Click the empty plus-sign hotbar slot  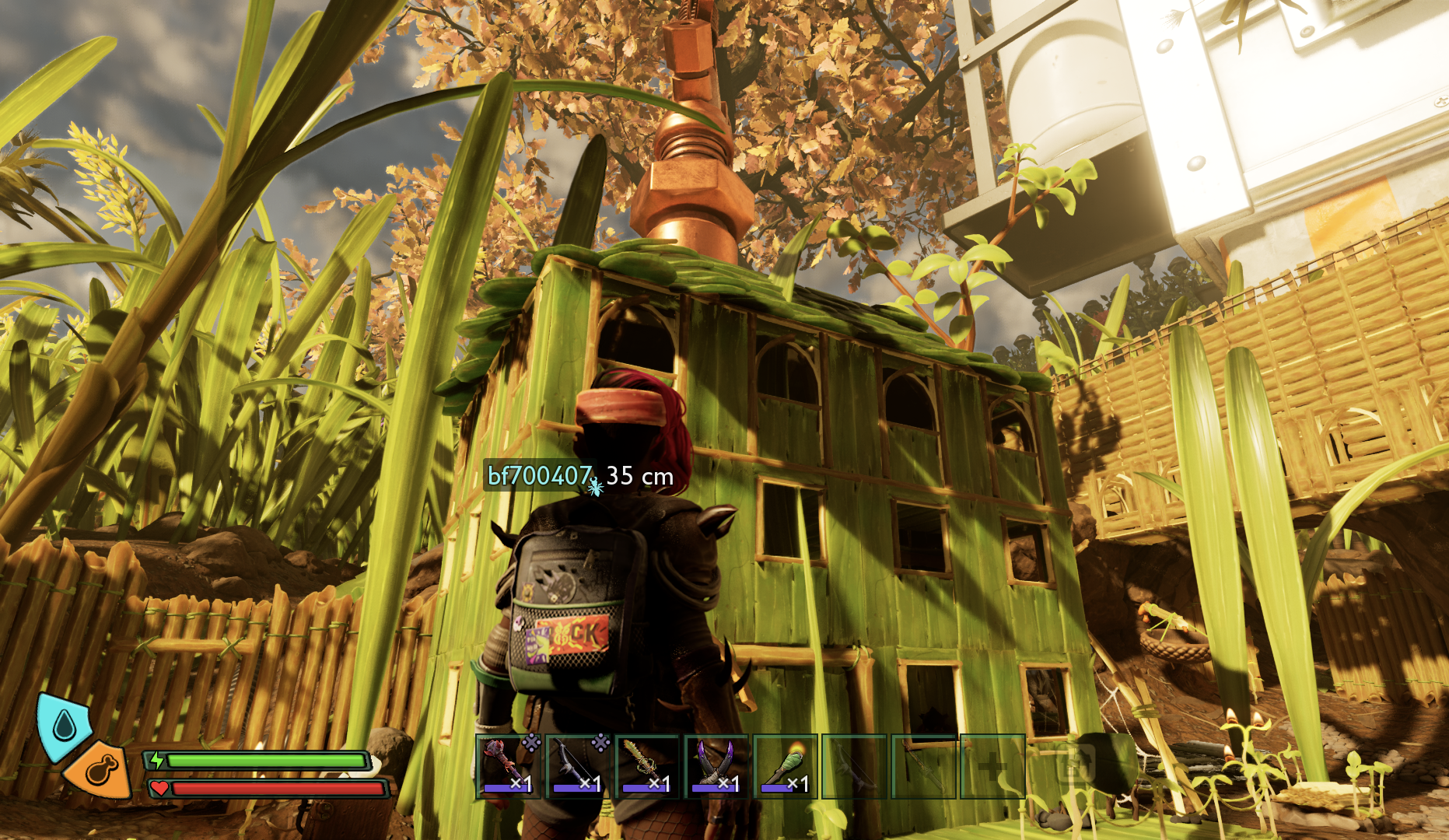(992, 766)
